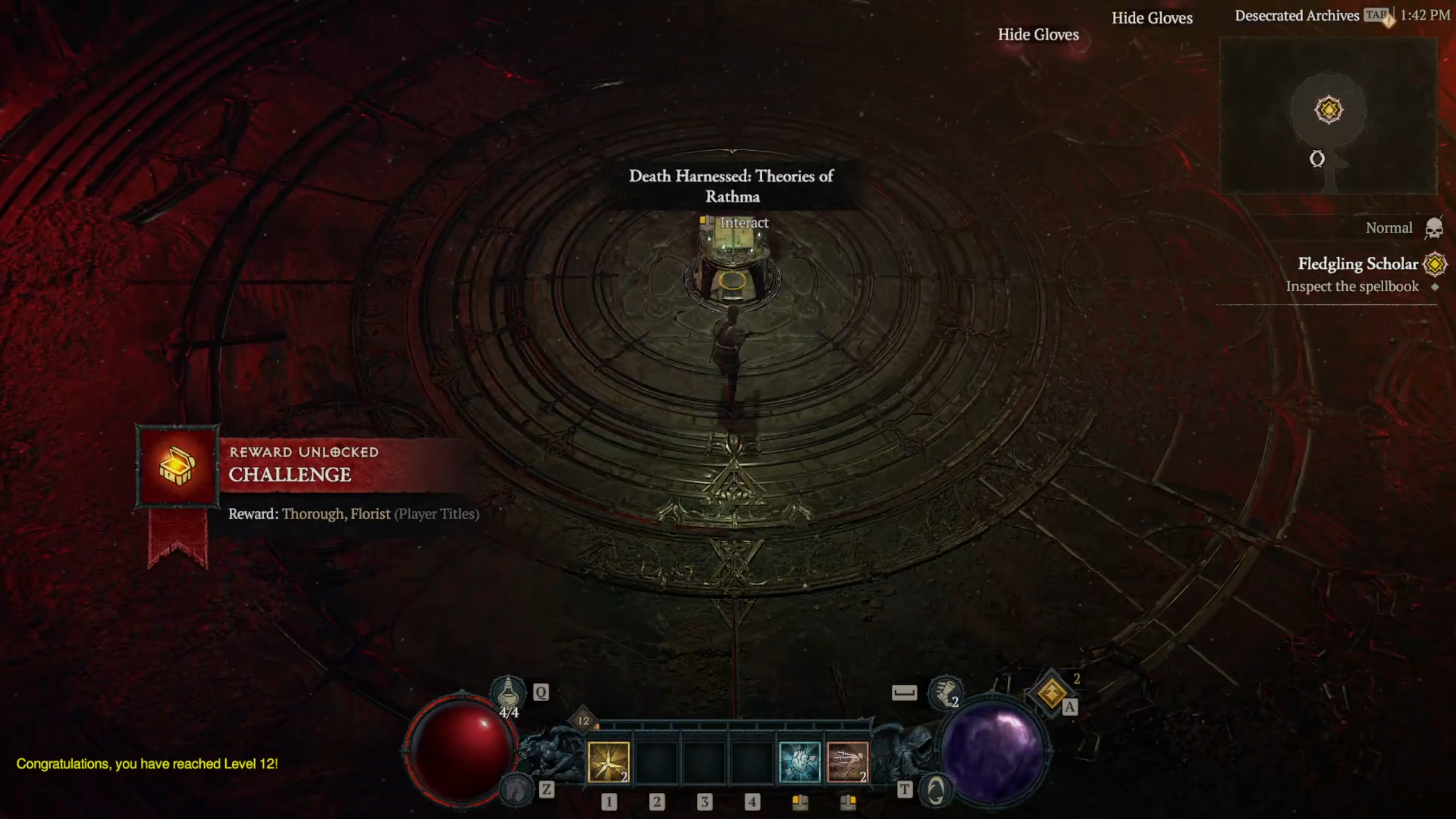Select the Fledgling Scholar quest tracker

point(1357,264)
